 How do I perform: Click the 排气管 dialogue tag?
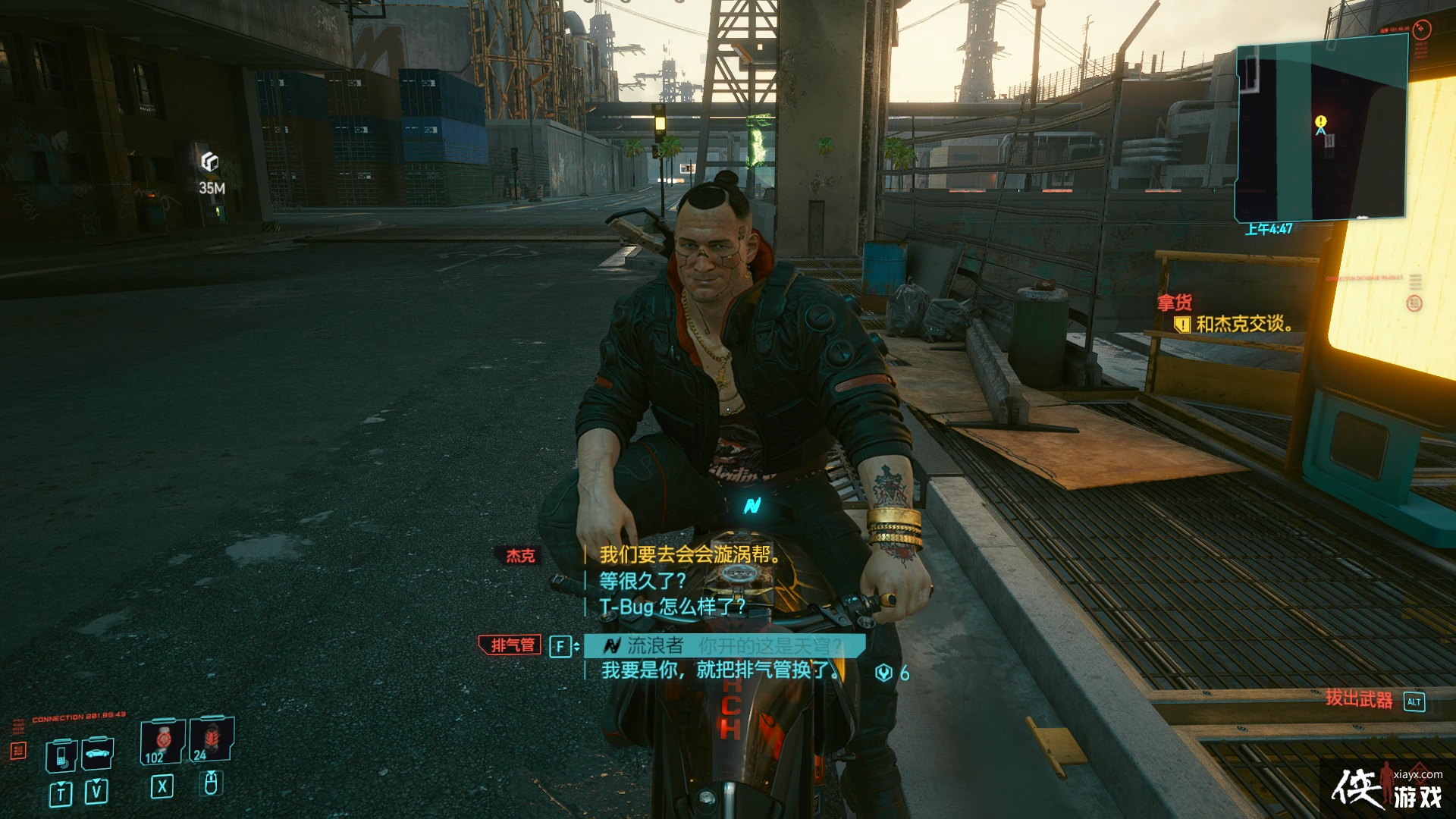[x=511, y=645]
